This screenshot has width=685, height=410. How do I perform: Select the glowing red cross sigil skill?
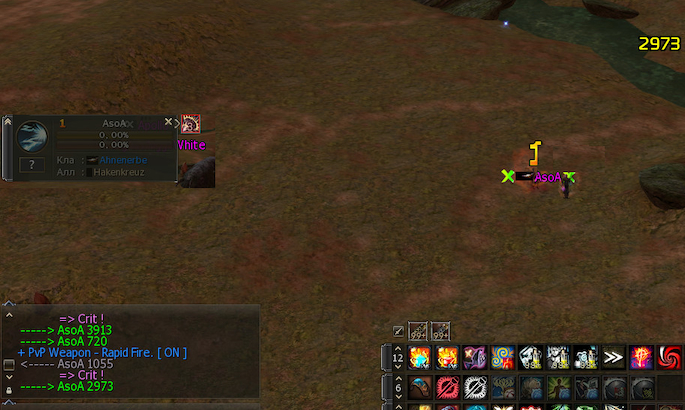[641, 357]
